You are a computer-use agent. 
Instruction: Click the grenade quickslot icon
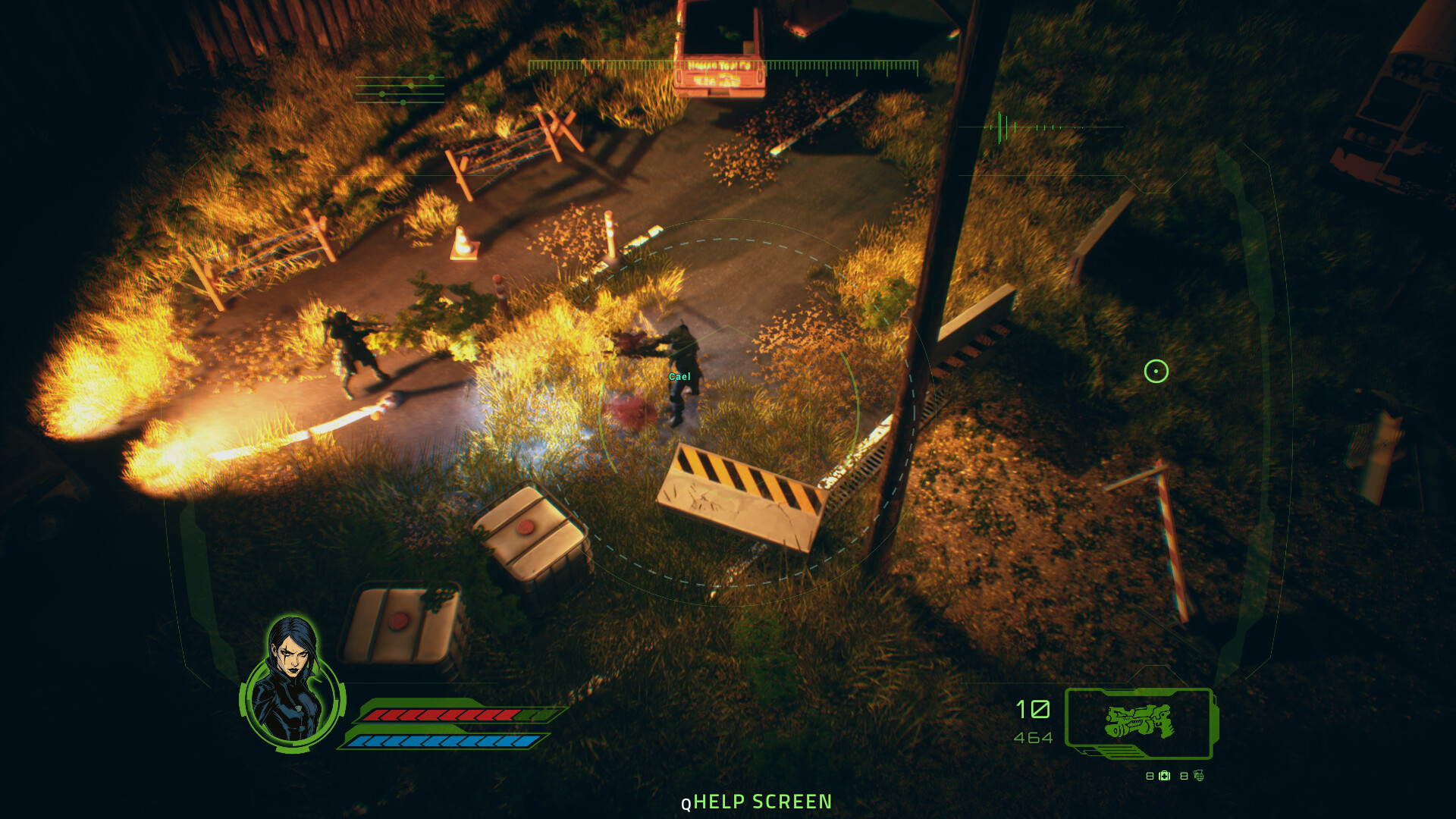pyautogui.click(x=1199, y=776)
